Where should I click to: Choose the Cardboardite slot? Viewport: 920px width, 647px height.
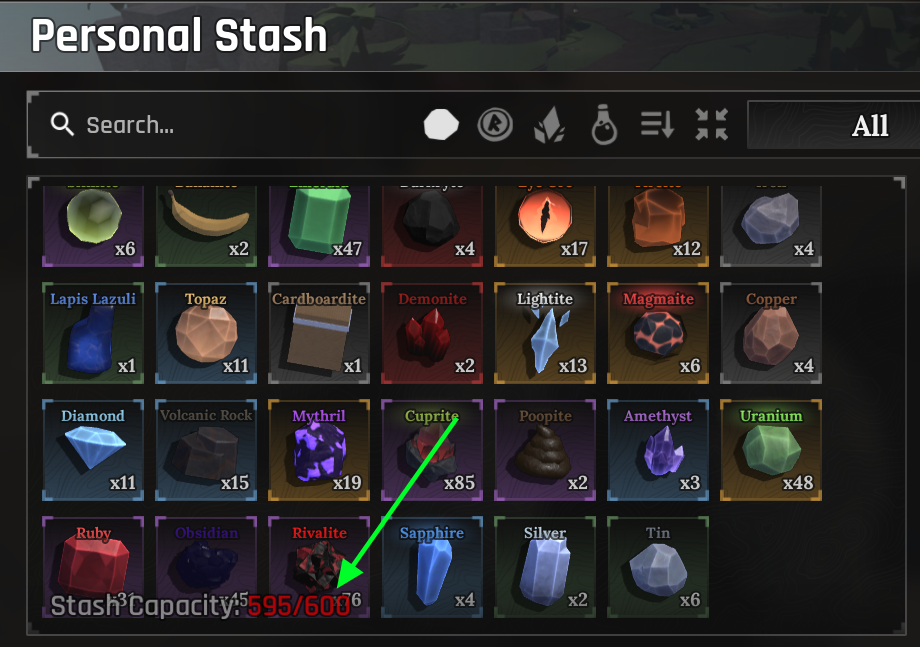pos(319,333)
